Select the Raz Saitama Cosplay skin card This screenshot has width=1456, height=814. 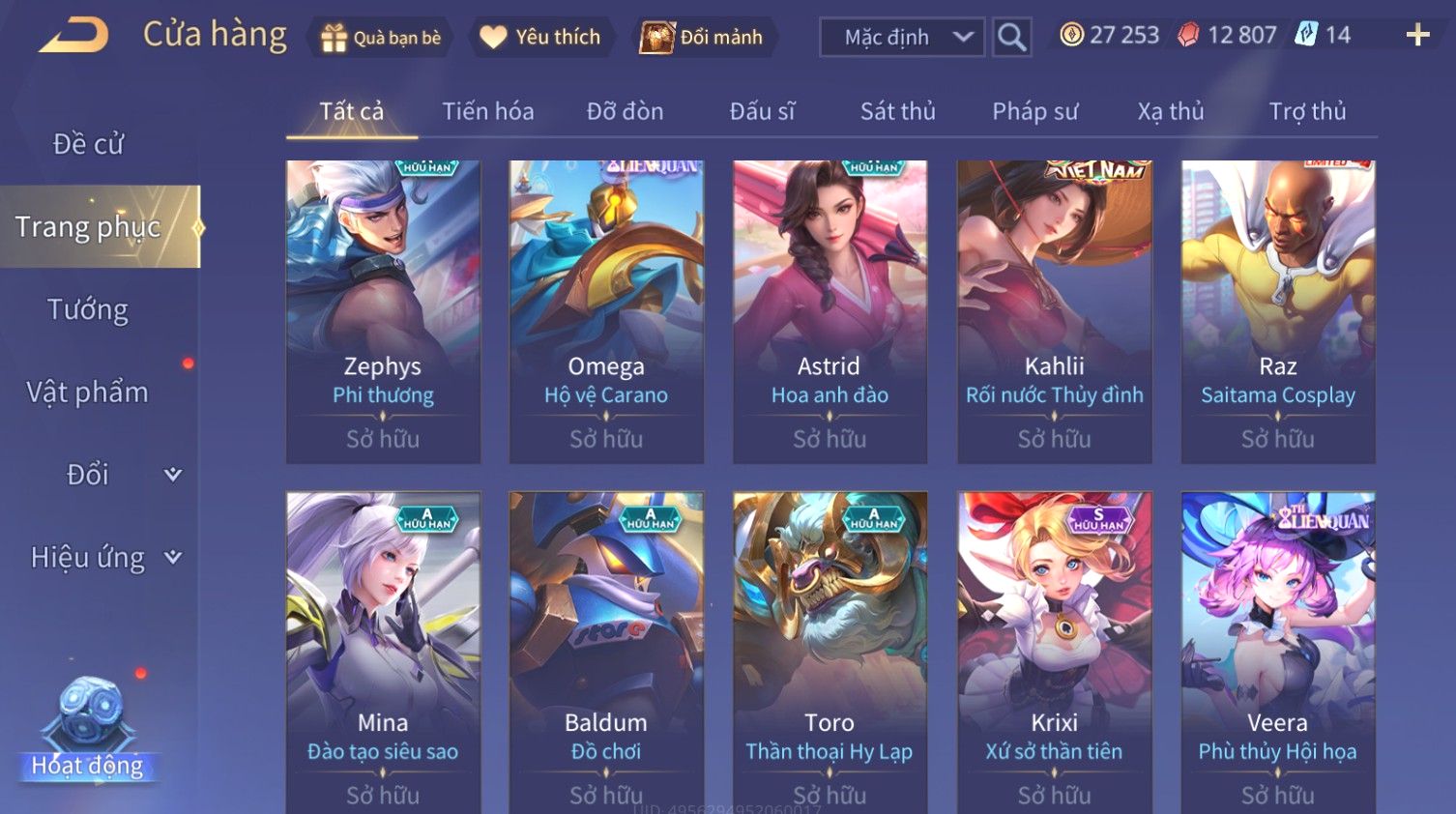pyautogui.click(x=1277, y=311)
